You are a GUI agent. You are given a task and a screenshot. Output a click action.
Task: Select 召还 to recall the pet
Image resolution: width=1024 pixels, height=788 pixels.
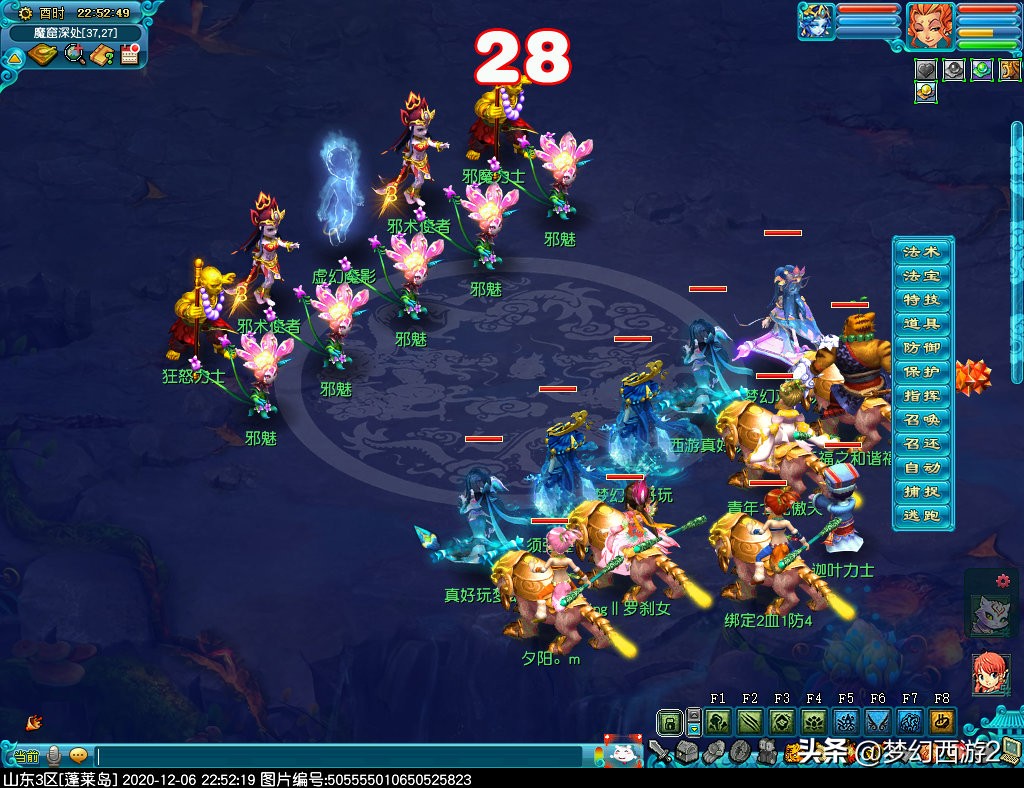point(922,444)
